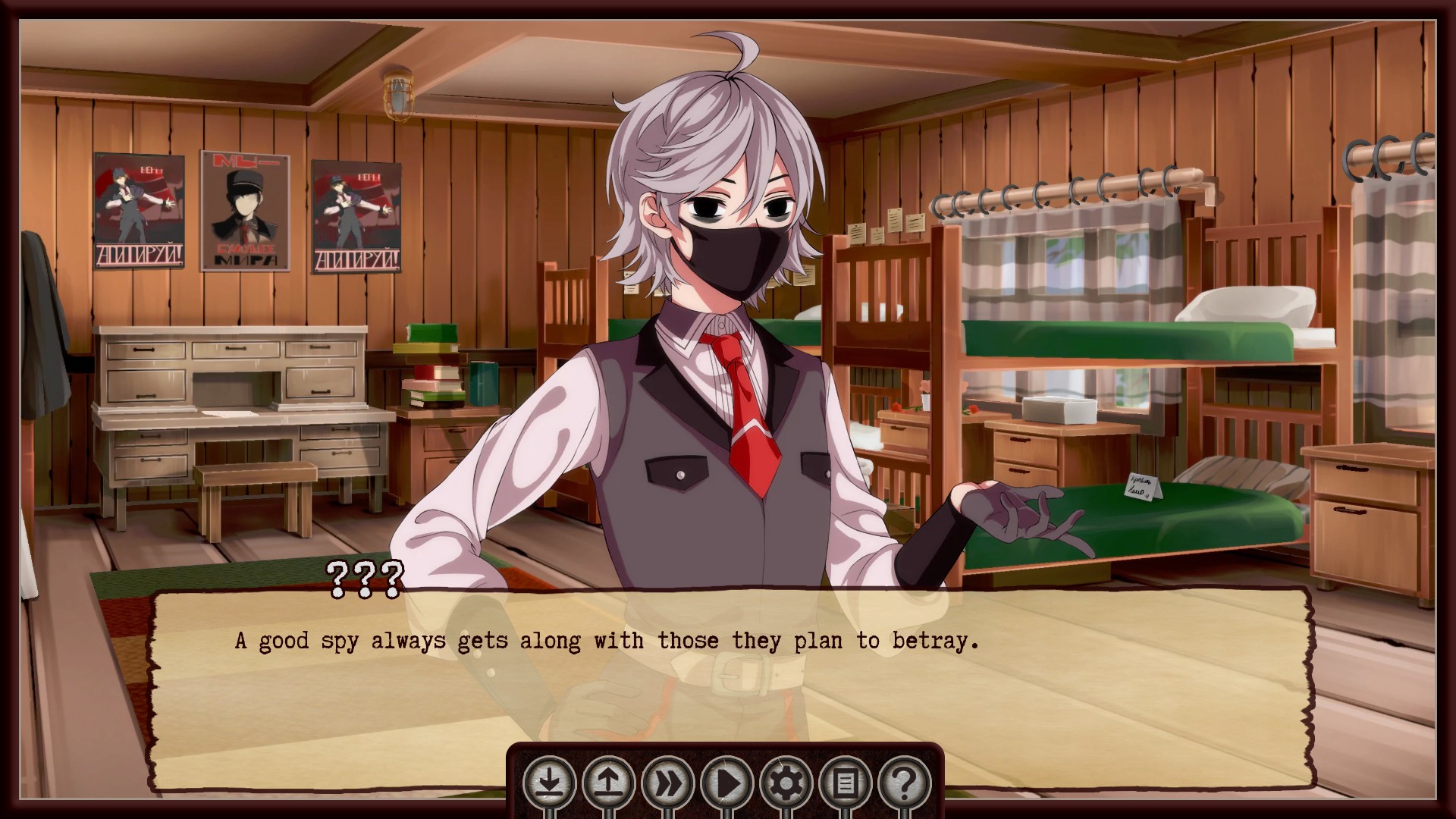Click the hanging ceiling lamp

[x=397, y=95]
